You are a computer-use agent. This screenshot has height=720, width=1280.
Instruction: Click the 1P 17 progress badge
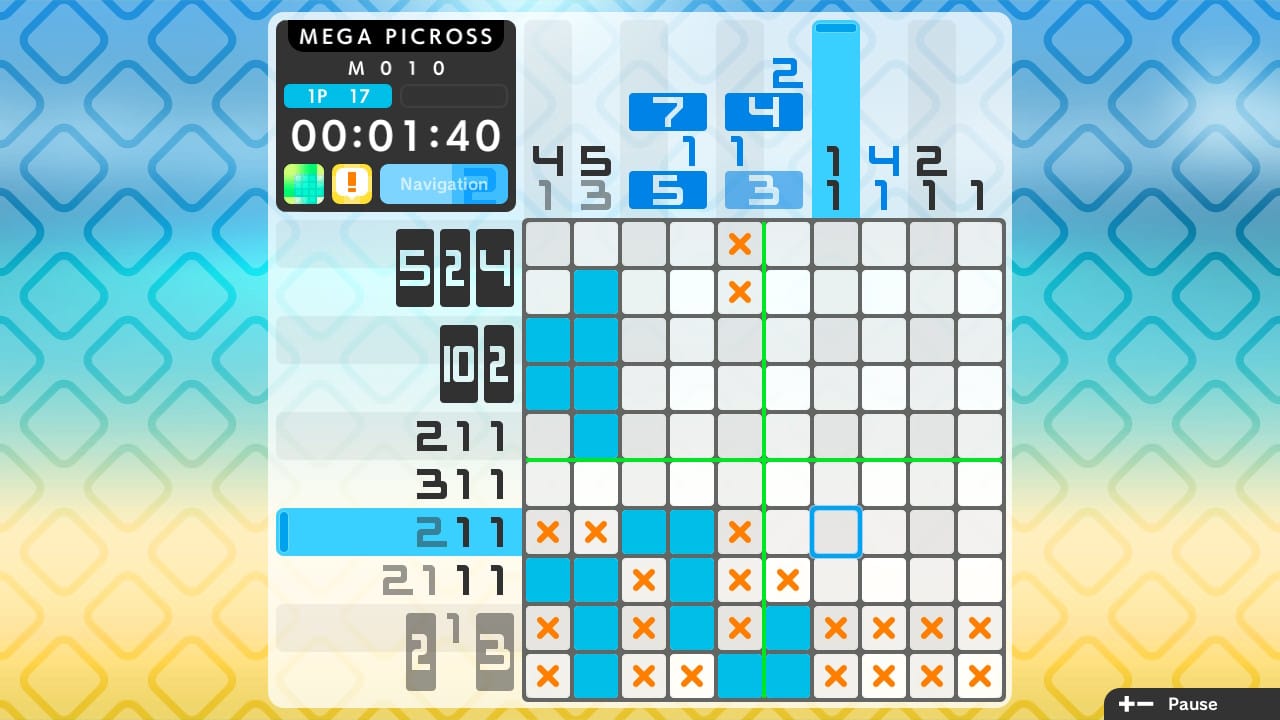point(337,96)
